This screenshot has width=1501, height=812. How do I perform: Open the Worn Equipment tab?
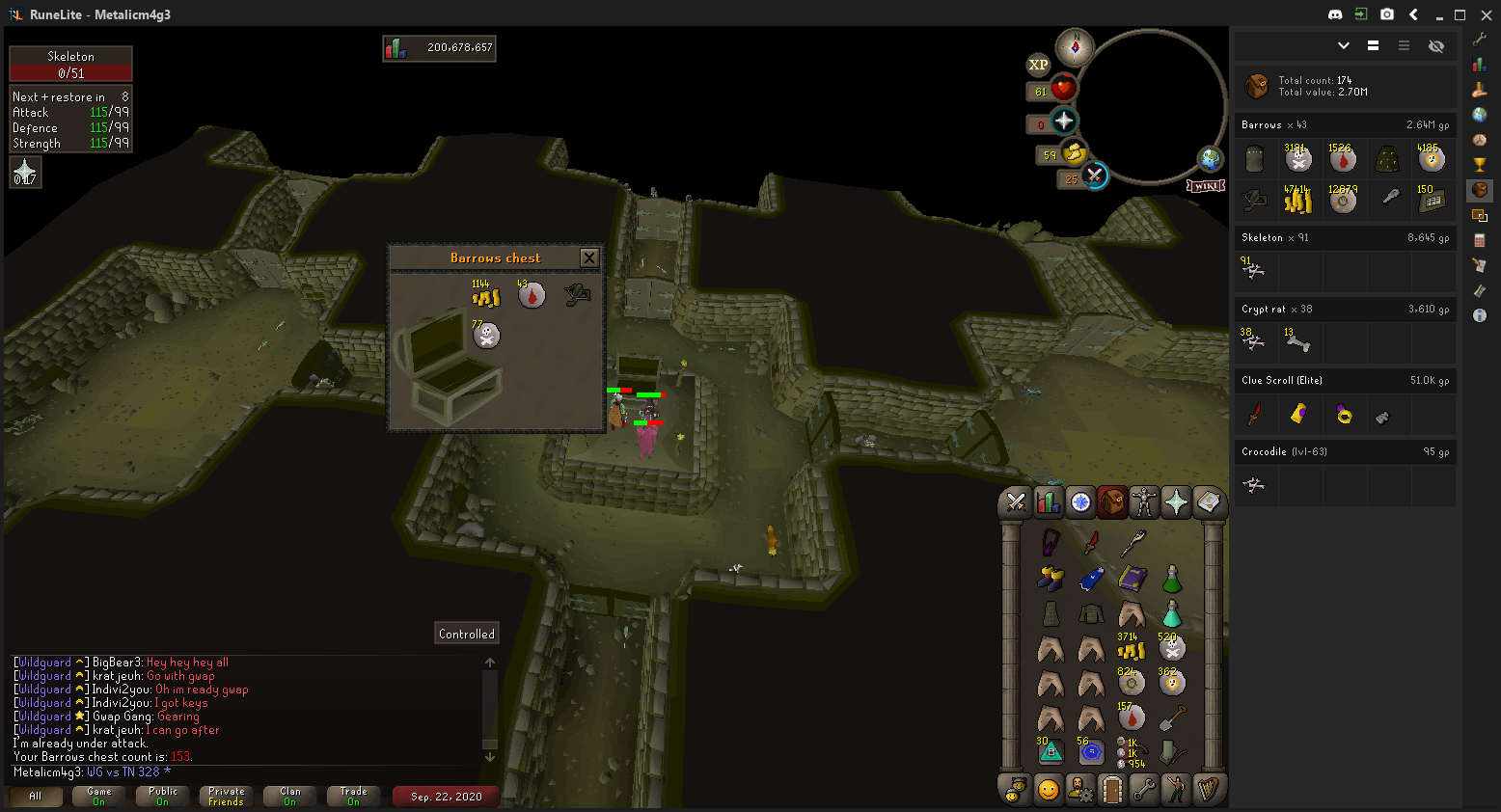pyautogui.click(x=1144, y=501)
